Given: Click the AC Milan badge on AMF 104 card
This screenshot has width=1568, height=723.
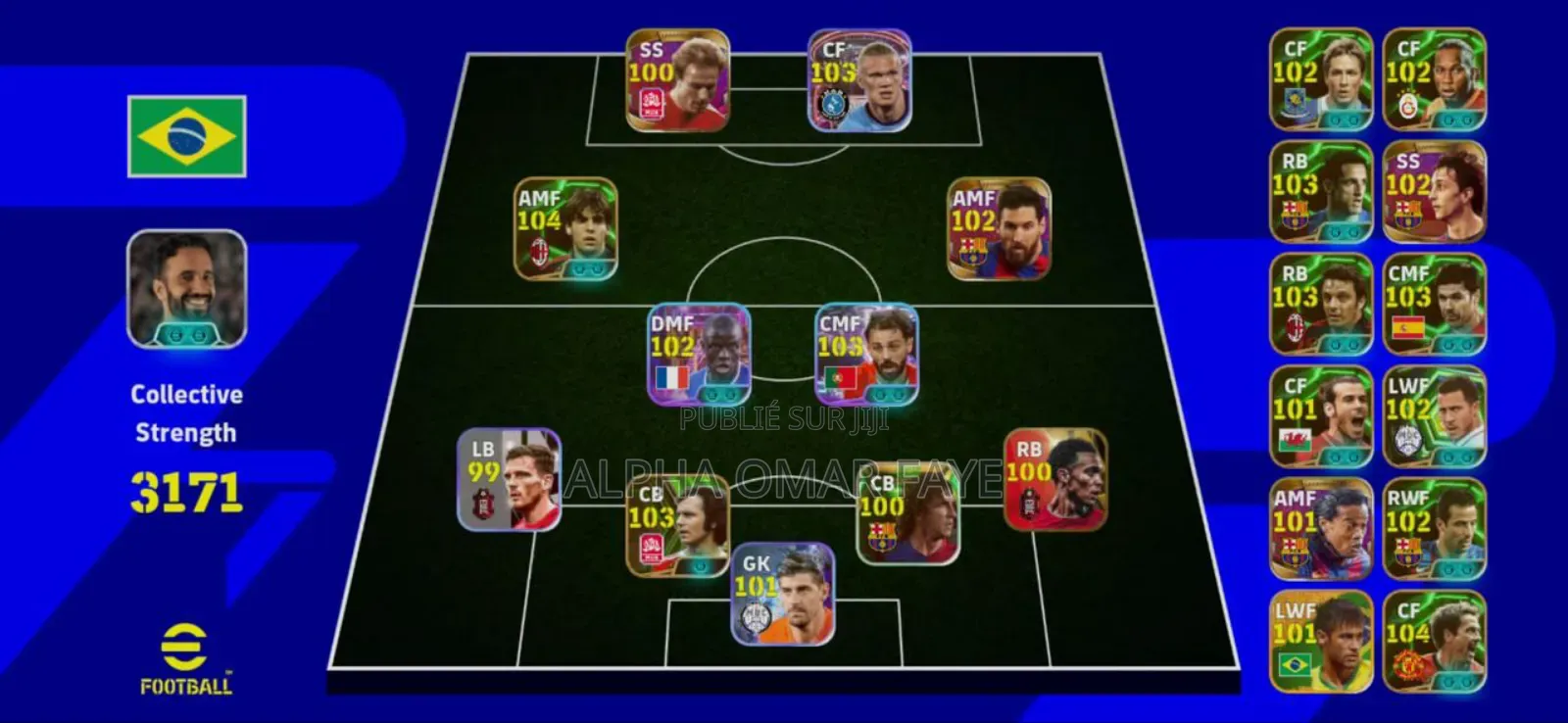Looking at the screenshot, I should pyautogui.click(x=540, y=252).
